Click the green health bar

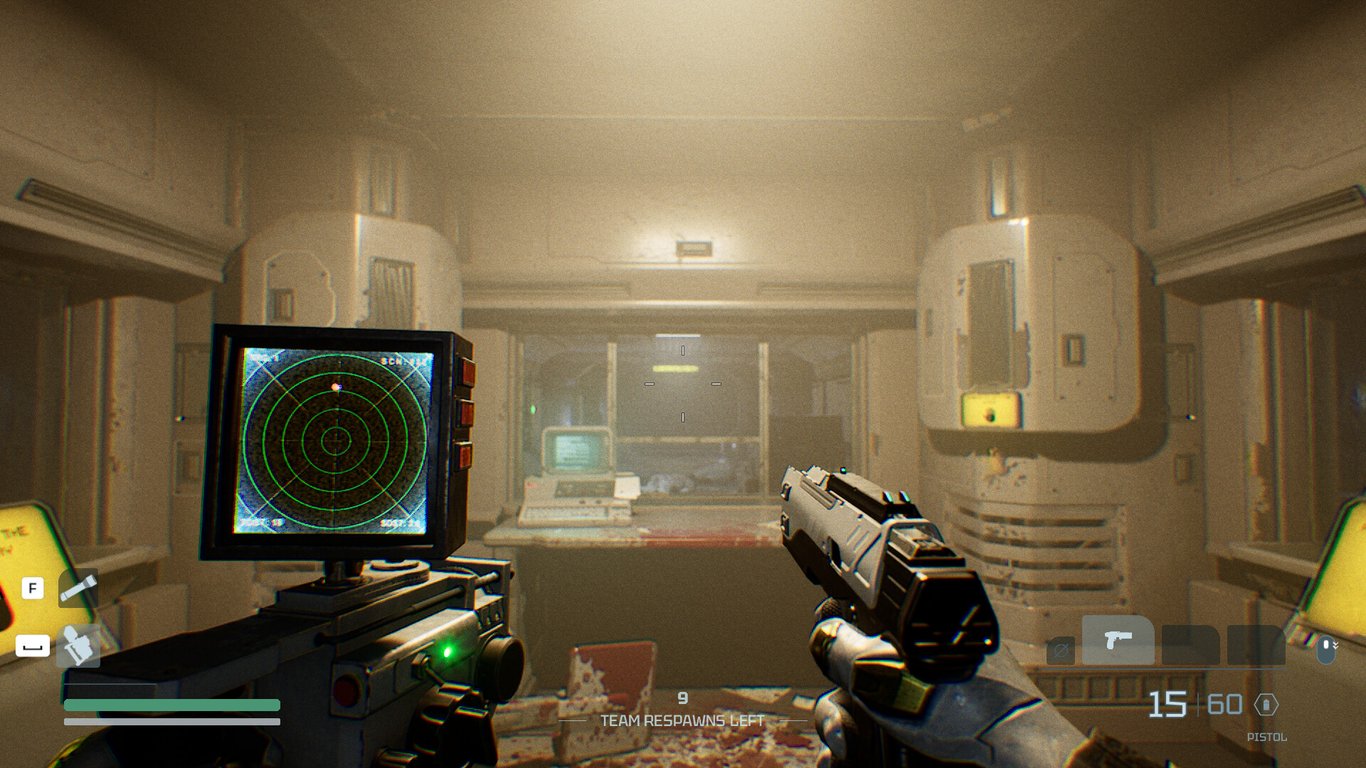pyautogui.click(x=170, y=705)
